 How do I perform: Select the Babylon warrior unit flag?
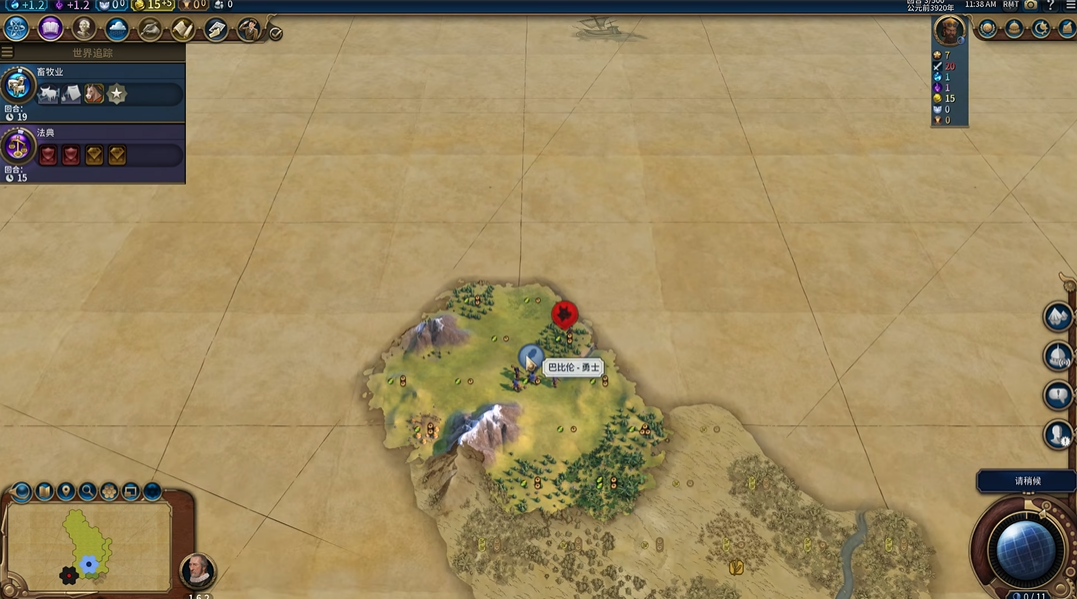tap(530, 355)
